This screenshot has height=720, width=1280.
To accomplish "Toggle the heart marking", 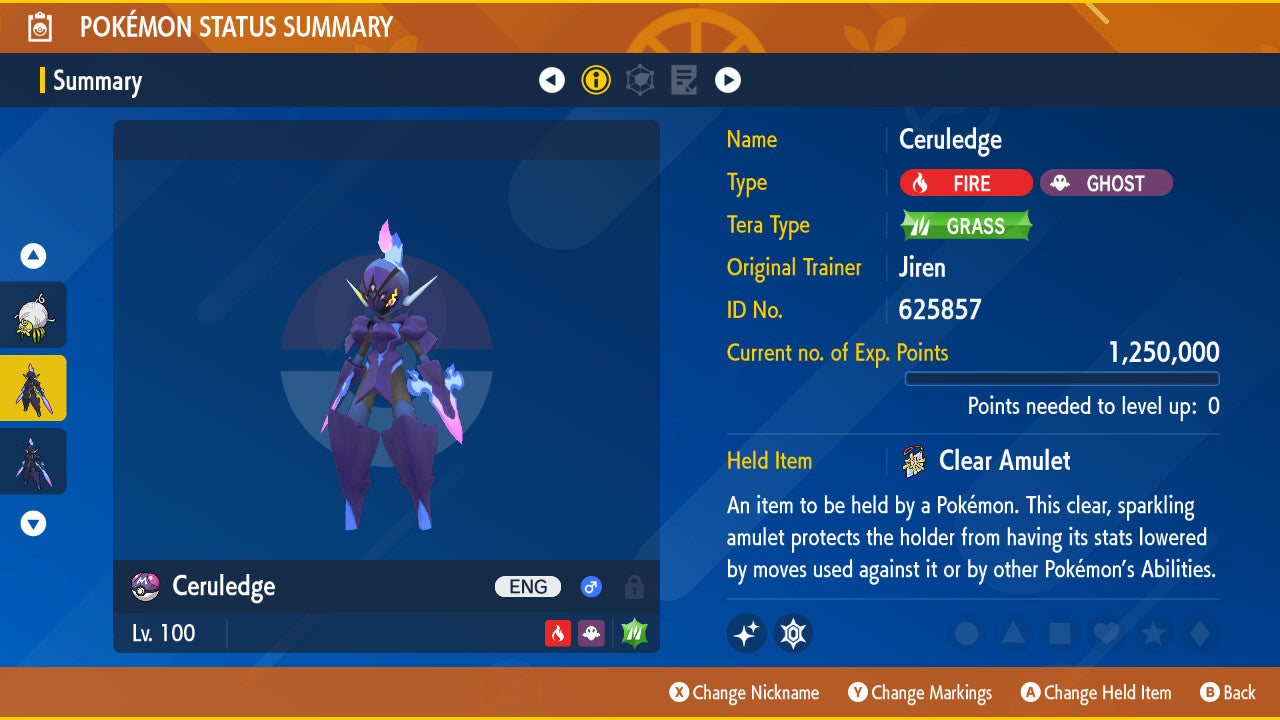I will (1105, 633).
